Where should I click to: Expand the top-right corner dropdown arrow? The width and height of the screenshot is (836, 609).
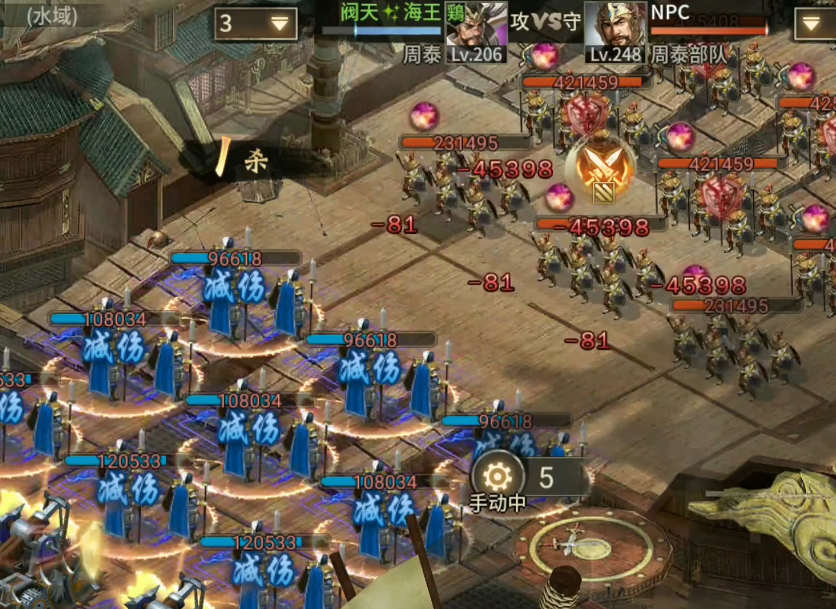point(814,24)
